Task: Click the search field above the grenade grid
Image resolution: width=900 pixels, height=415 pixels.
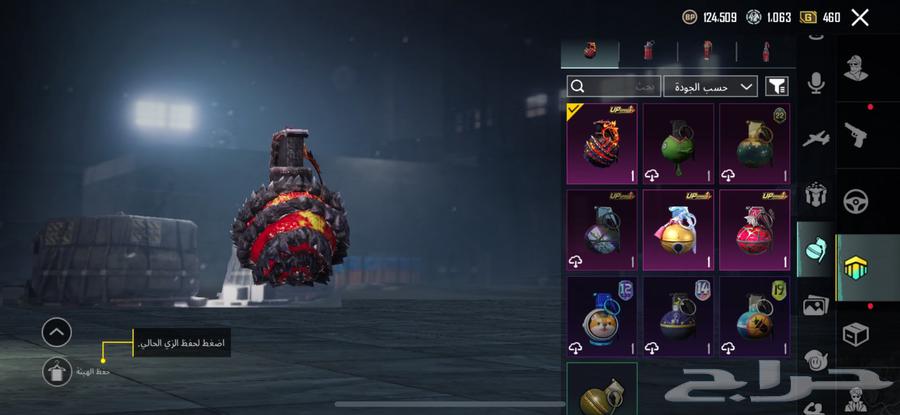Action: pyautogui.click(x=613, y=87)
